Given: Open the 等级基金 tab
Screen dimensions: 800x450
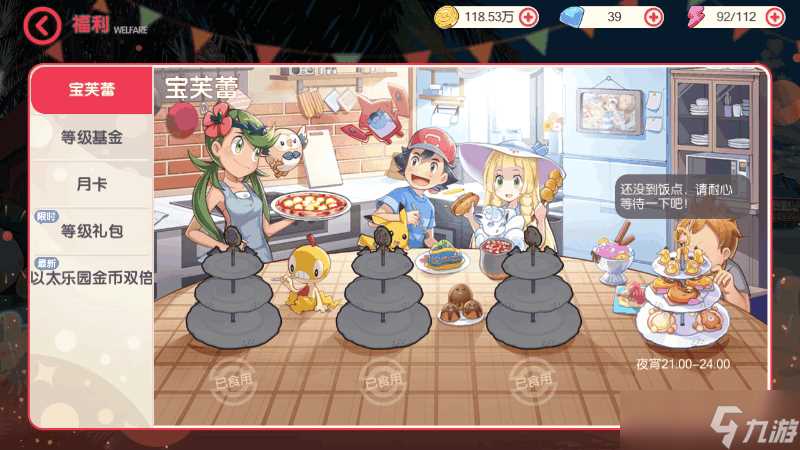Looking at the screenshot, I should (91, 138).
